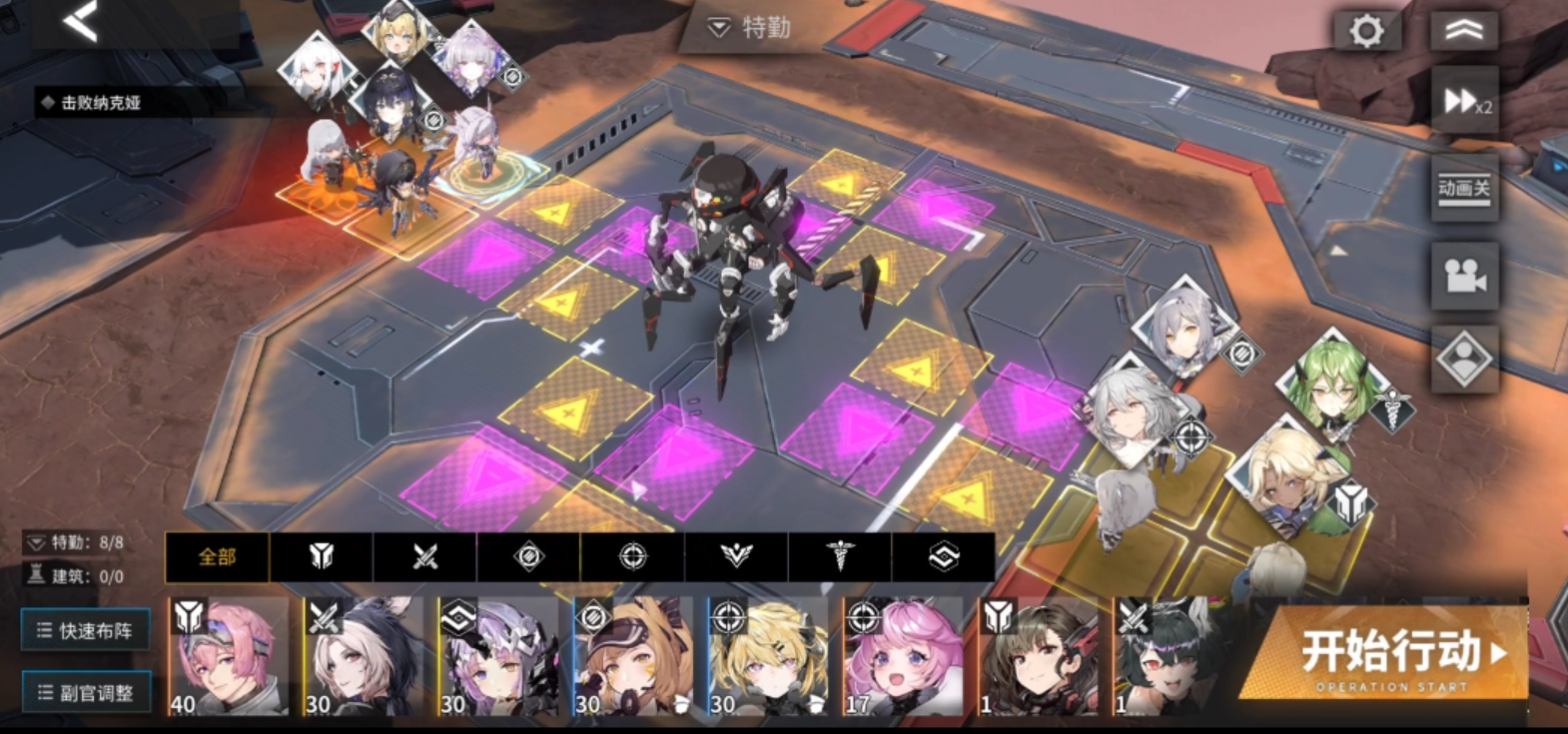The width and height of the screenshot is (1568, 734).
Task: Select the 全部 filter tab
Action: tap(217, 556)
